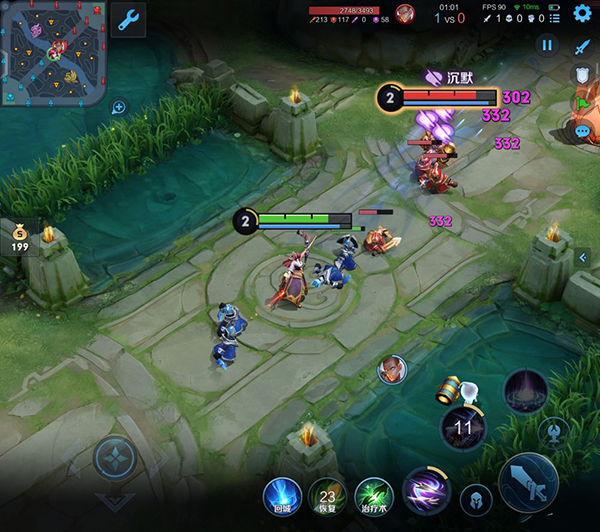Open the gold shop showing 199

(x=16, y=238)
